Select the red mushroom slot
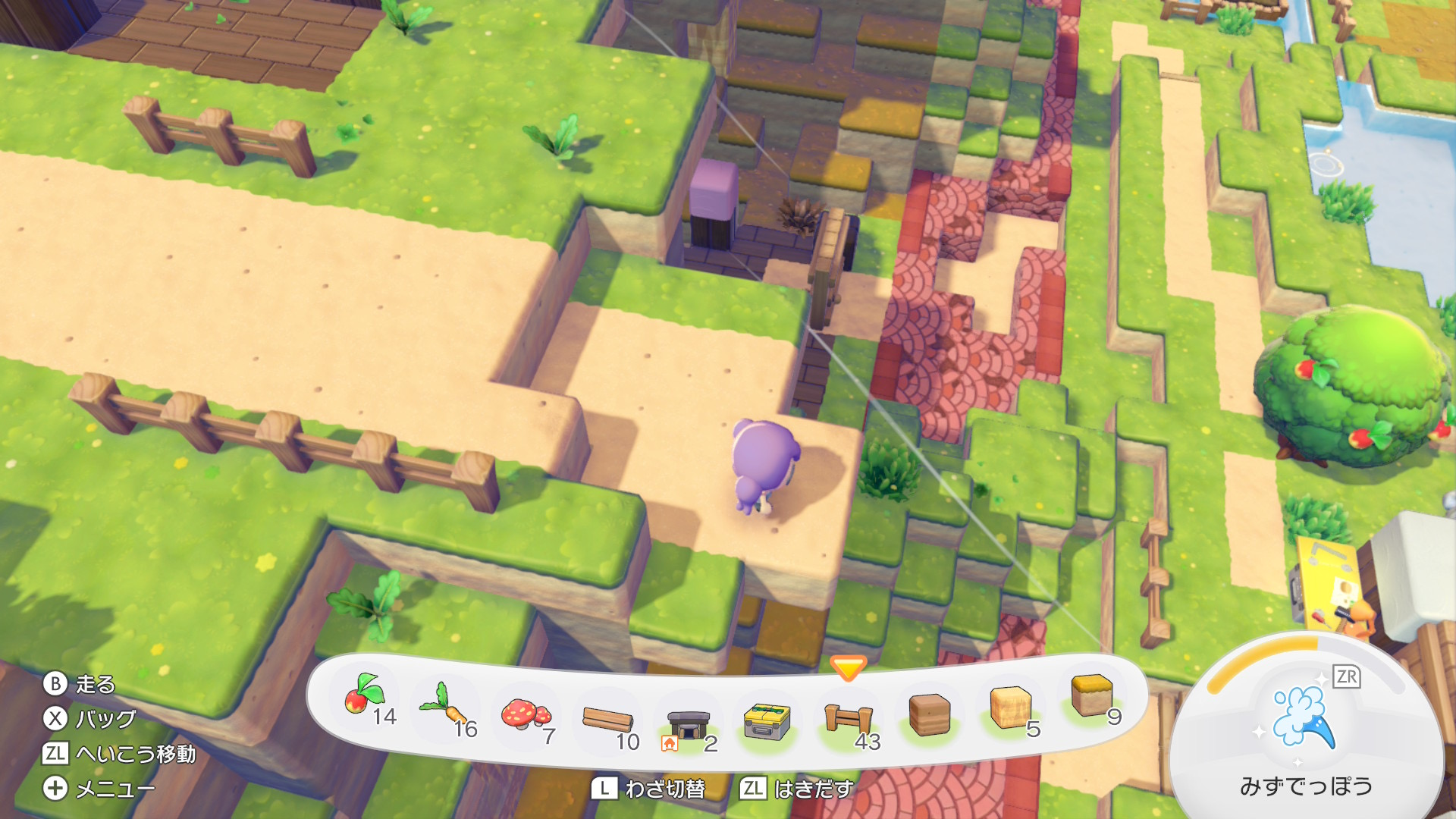The width and height of the screenshot is (1456, 819). point(526,714)
